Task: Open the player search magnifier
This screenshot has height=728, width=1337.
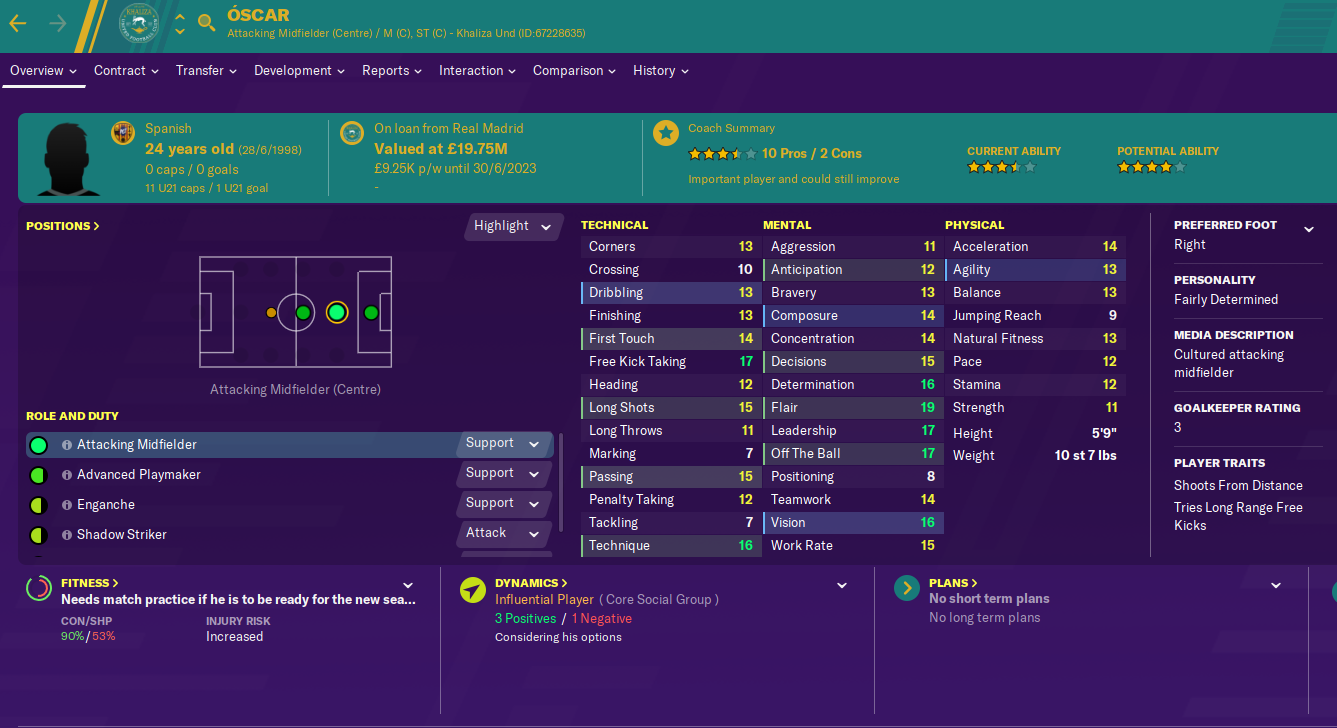Action: [x=207, y=23]
